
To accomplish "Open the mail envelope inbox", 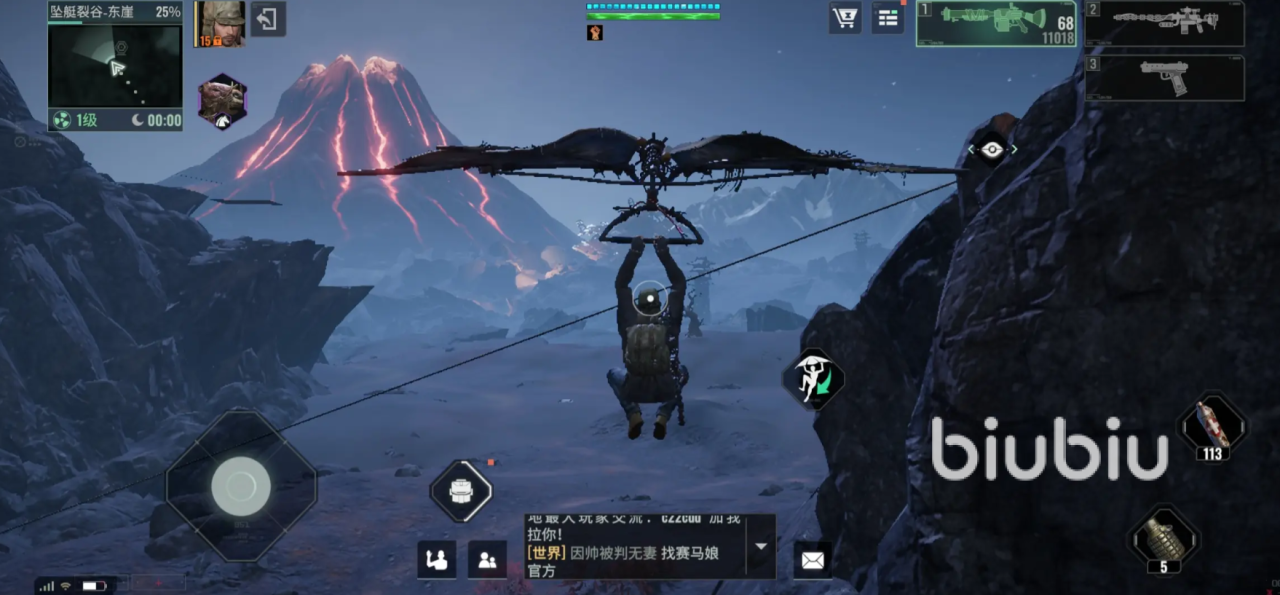I will tap(812, 561).
